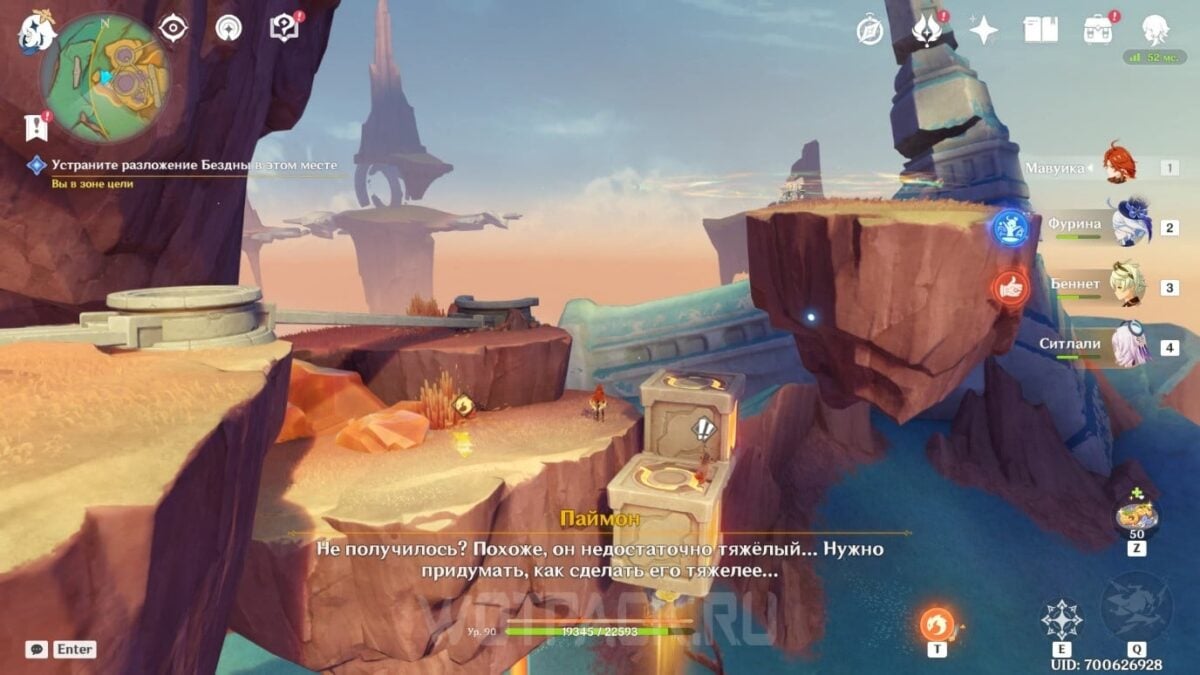
Task: Use the orange gadget icon
Action: coord(937,625)
